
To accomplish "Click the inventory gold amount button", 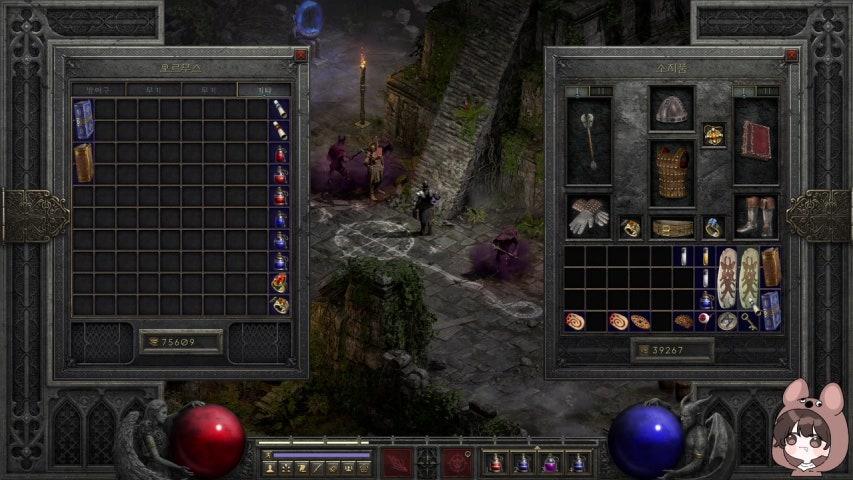I will (672, 350).
